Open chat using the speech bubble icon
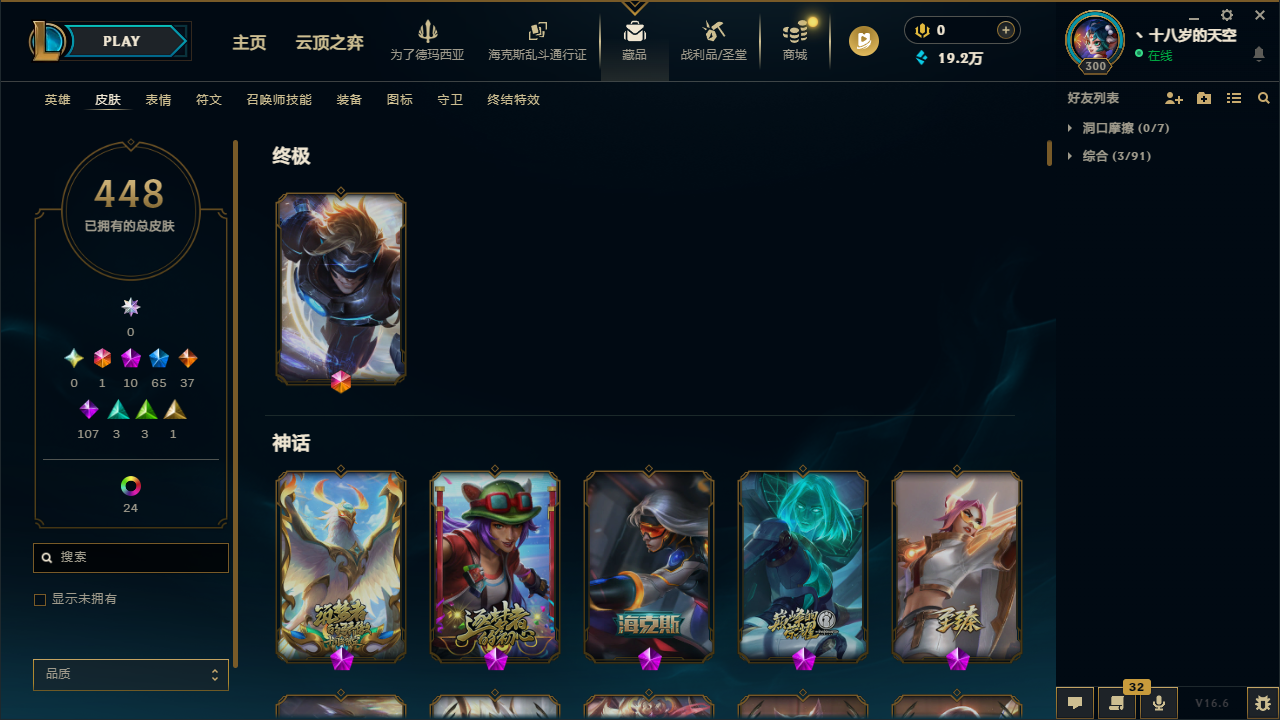Image resolution: width=1280 pixels, height=720 pixels. point(1074,703)
